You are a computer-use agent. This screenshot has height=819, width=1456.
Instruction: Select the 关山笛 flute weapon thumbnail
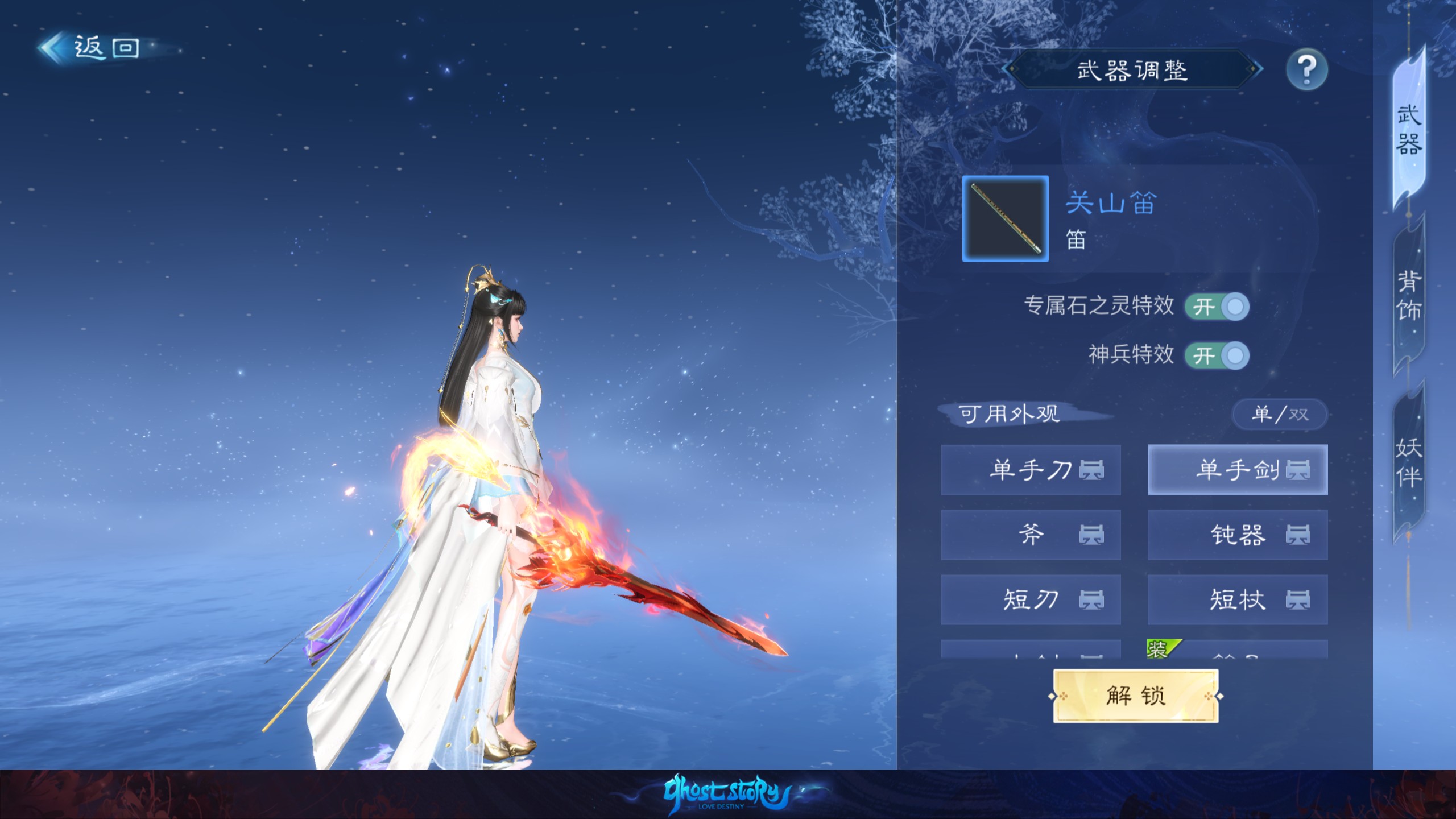[x=1005, y=219]
